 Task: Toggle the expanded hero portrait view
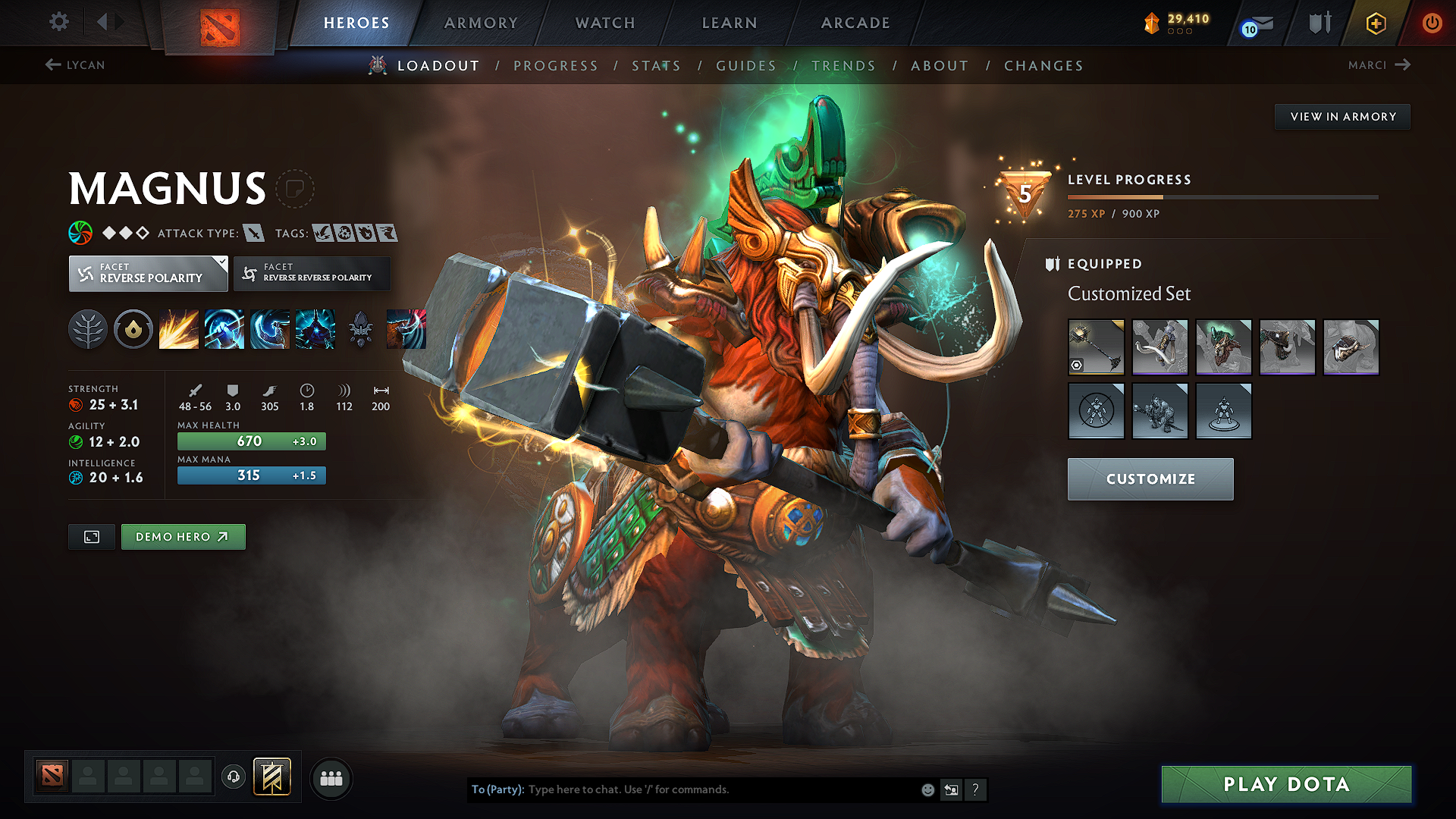click(x=91, y=536)
